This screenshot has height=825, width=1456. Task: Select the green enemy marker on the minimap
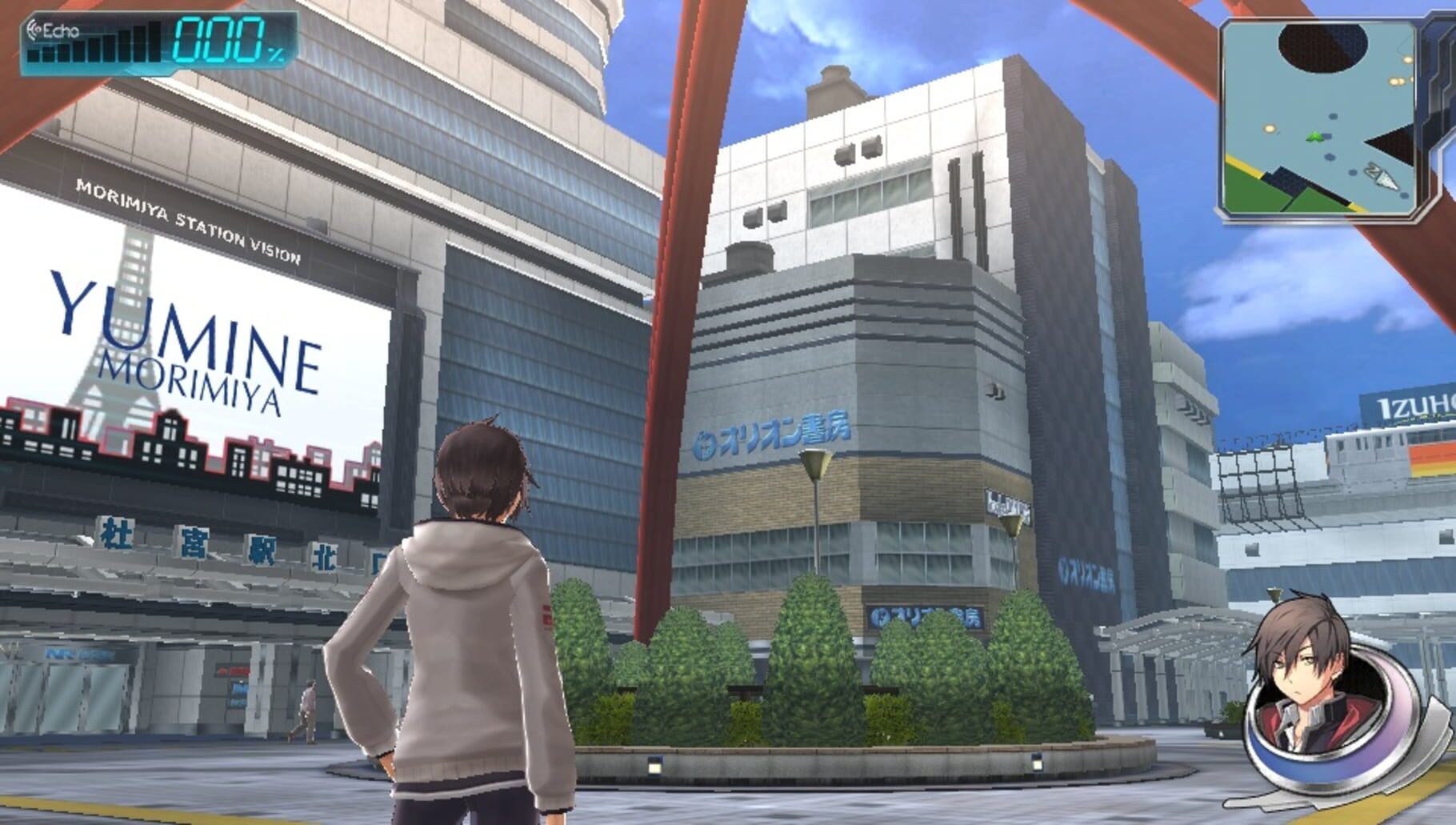click(x=1314, y=137)
